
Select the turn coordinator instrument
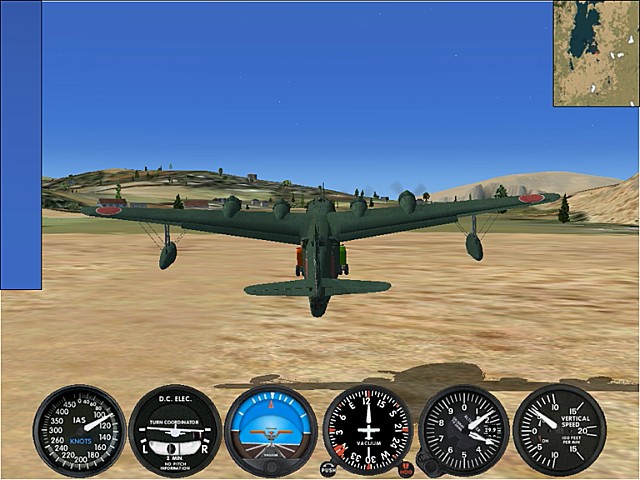(x=175, y=430)
